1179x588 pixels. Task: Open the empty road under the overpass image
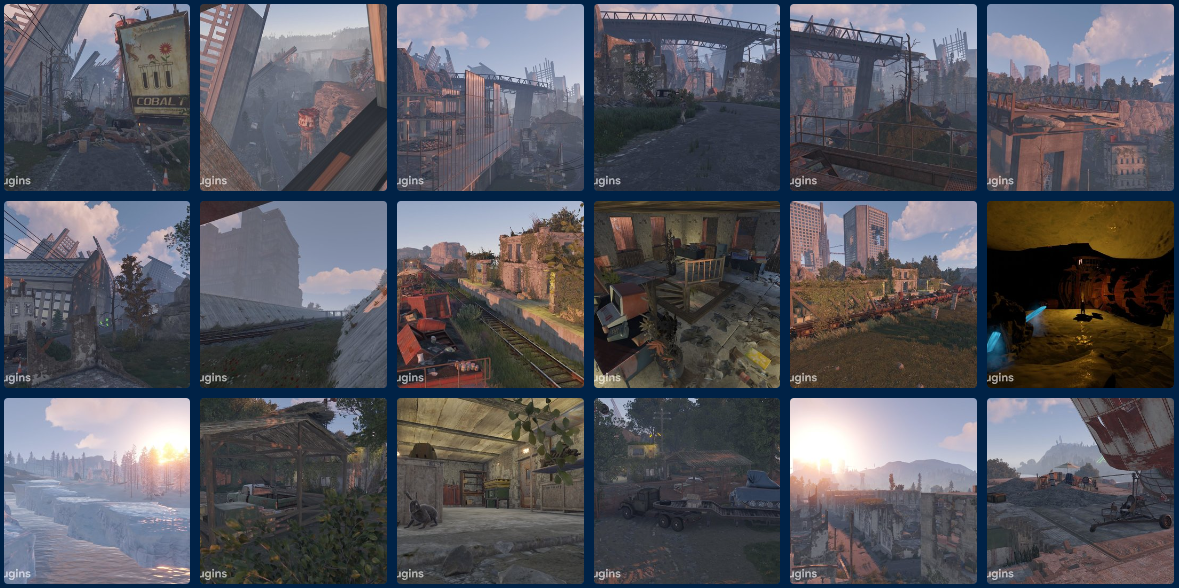(x=687, y=97)
